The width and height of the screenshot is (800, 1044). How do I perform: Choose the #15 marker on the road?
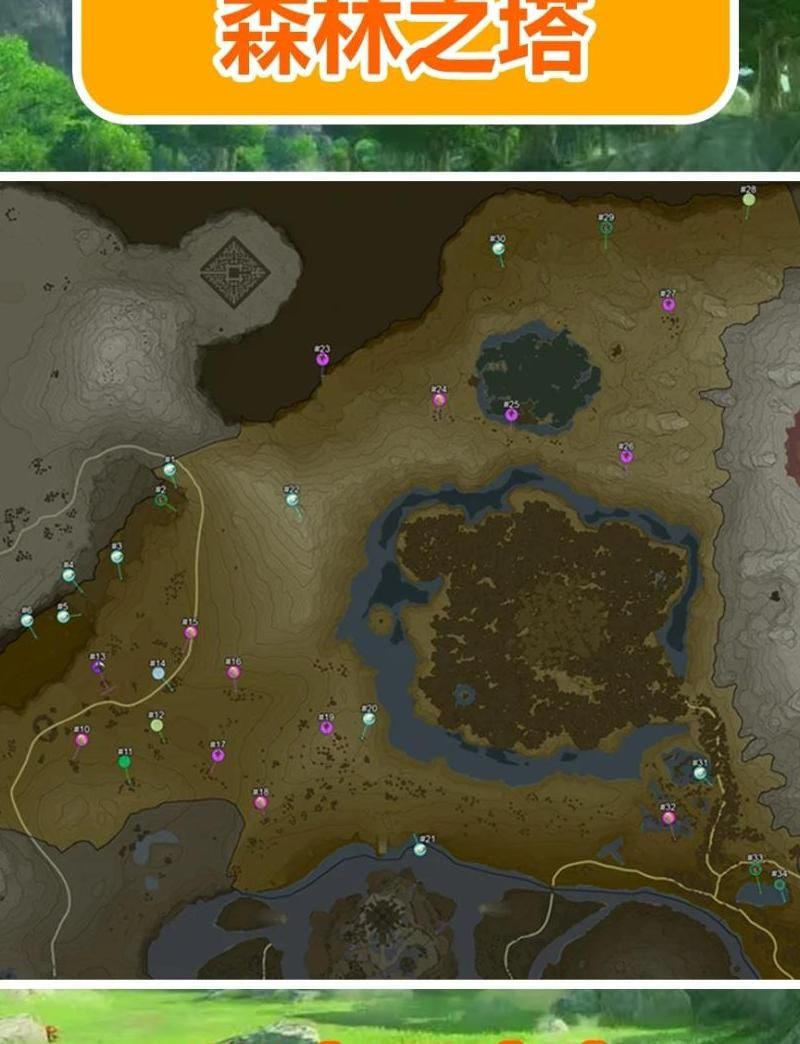coord(190,631)
